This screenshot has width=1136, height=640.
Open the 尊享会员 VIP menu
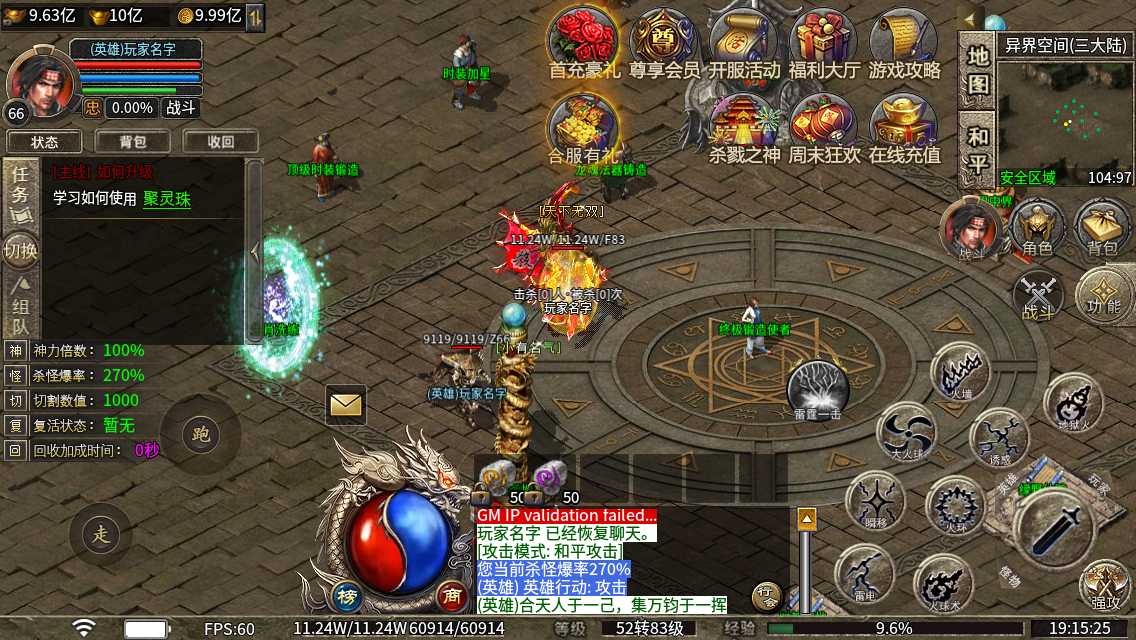point(664,42)
